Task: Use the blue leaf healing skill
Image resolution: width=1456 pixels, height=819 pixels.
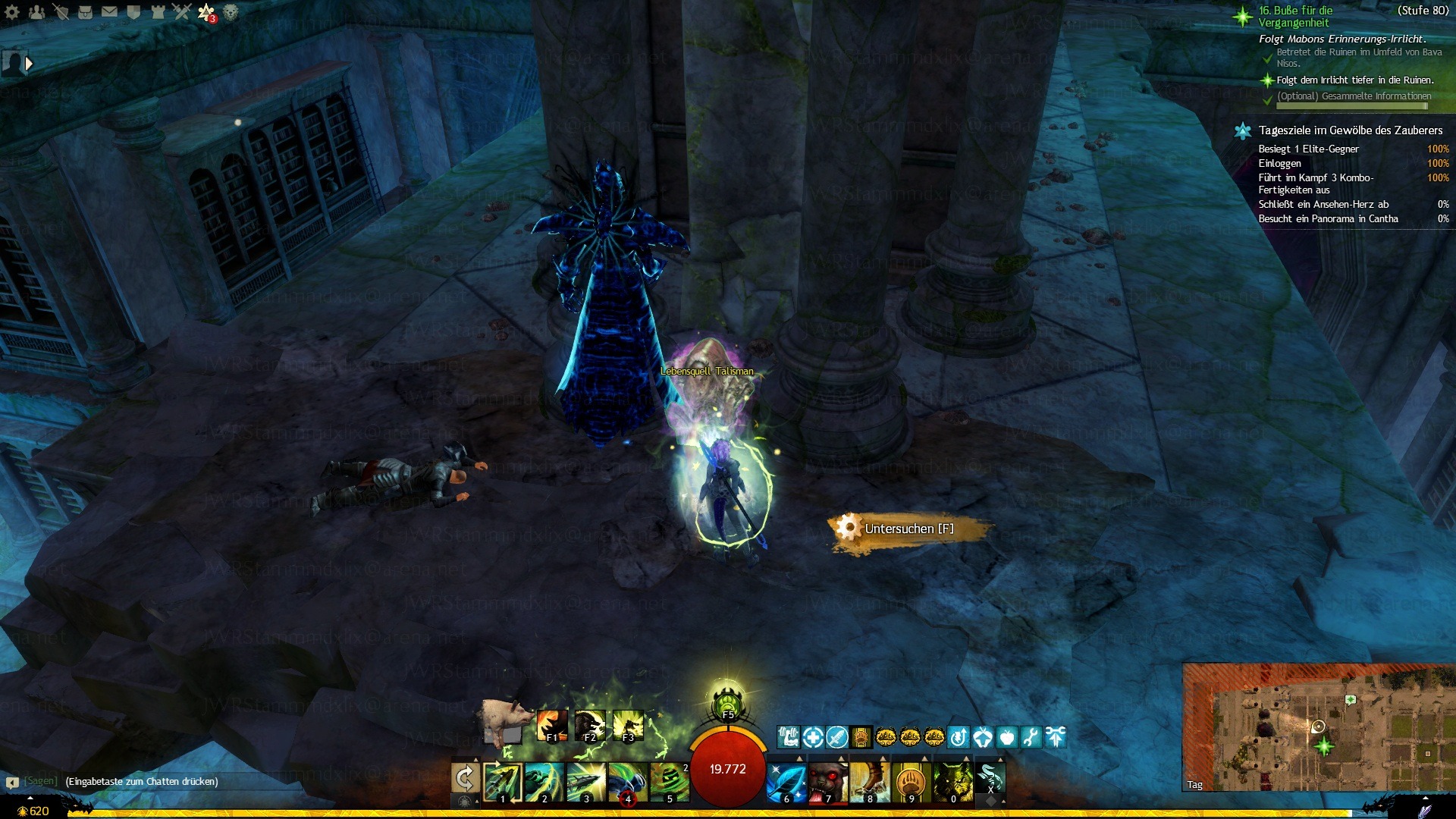Action: (786, 781)
